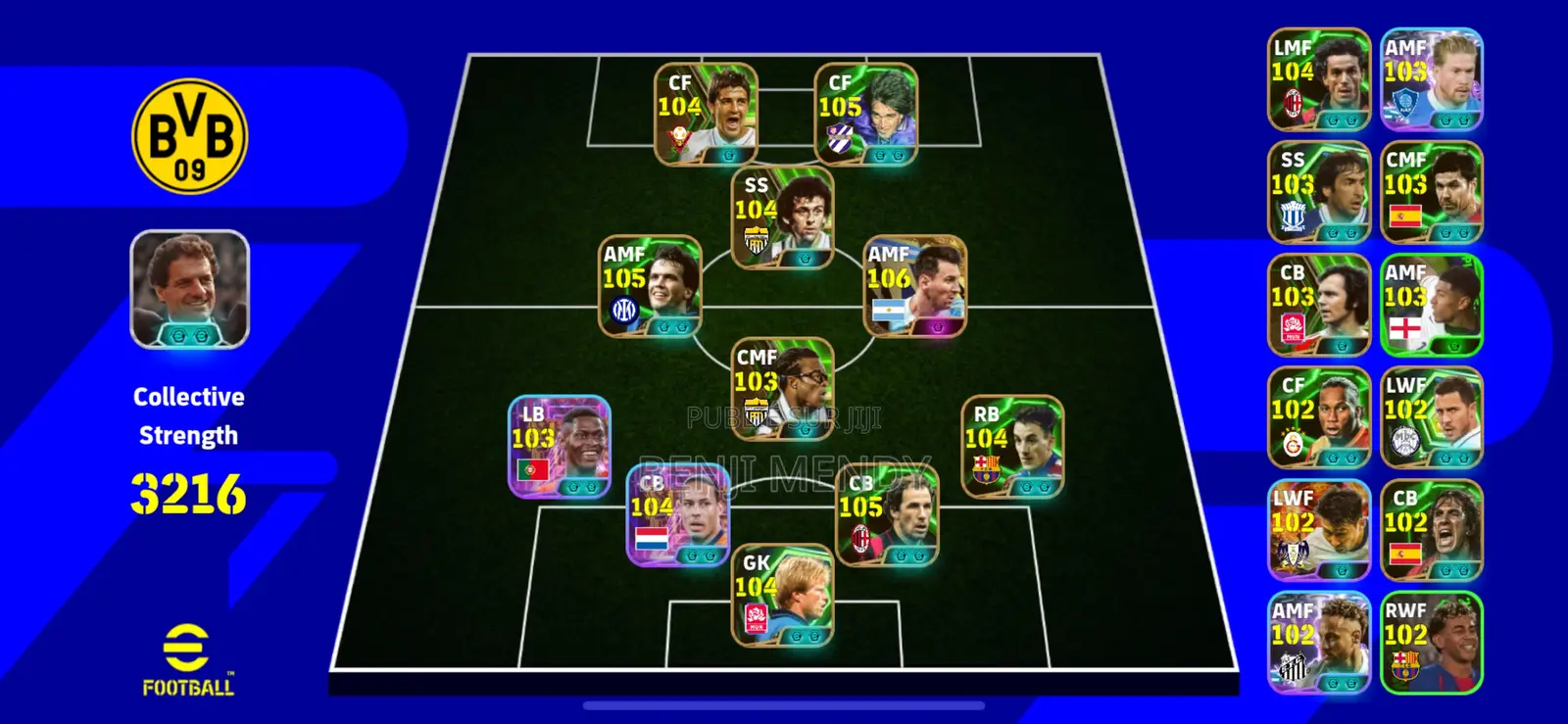Select substitute CF 102 with Galatasaray badge
The image size is (1568, 724).
pyautogui.click(x=1319, y=417)
